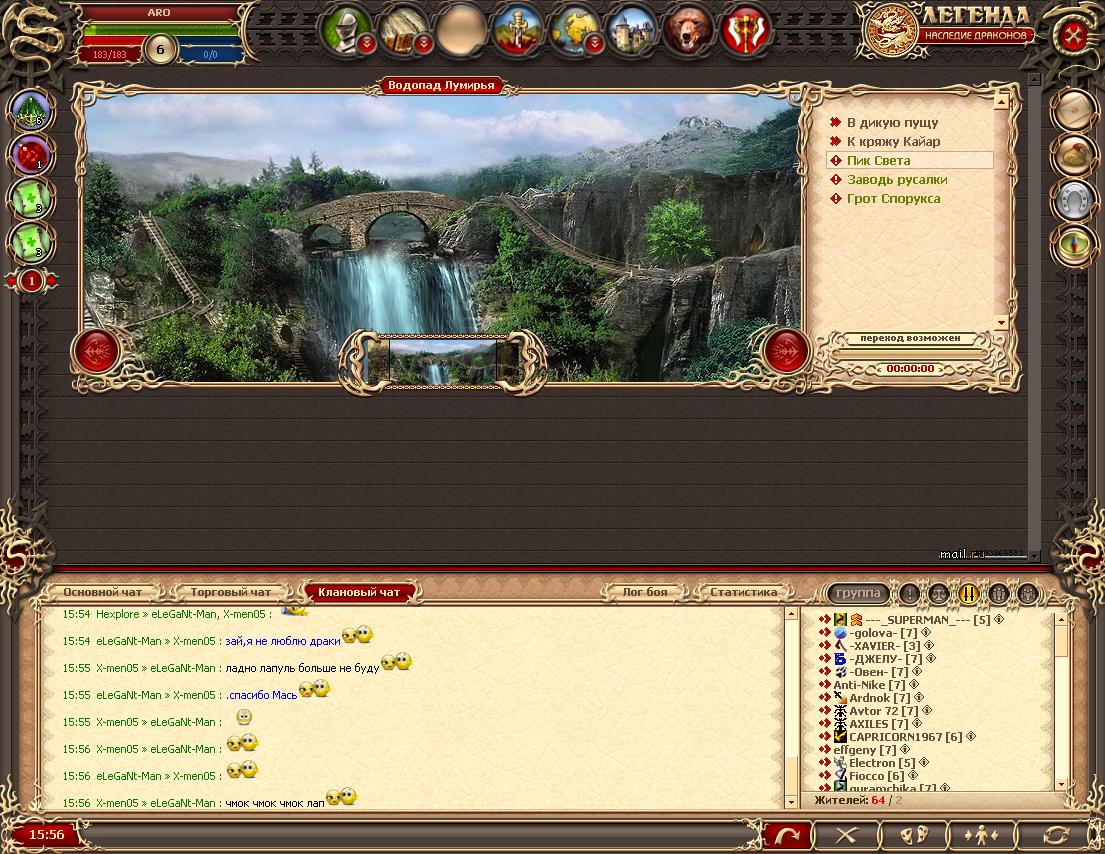Show the Лог боя tab
The image size is (1105, 854).
coord(644,592)
